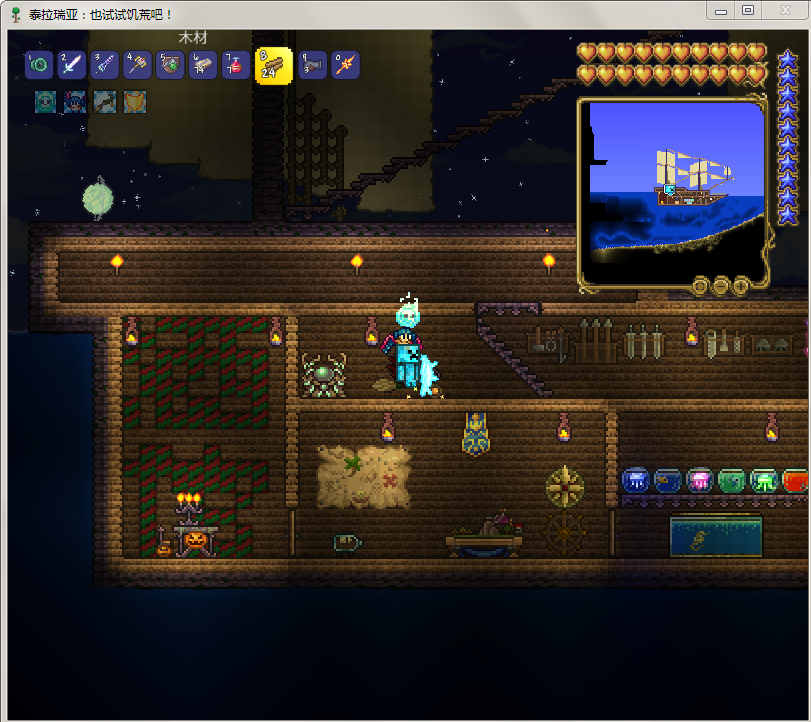The image size is (811, 722).
Task: Zoom in the minimap with plus button
Action: (741, 286)
